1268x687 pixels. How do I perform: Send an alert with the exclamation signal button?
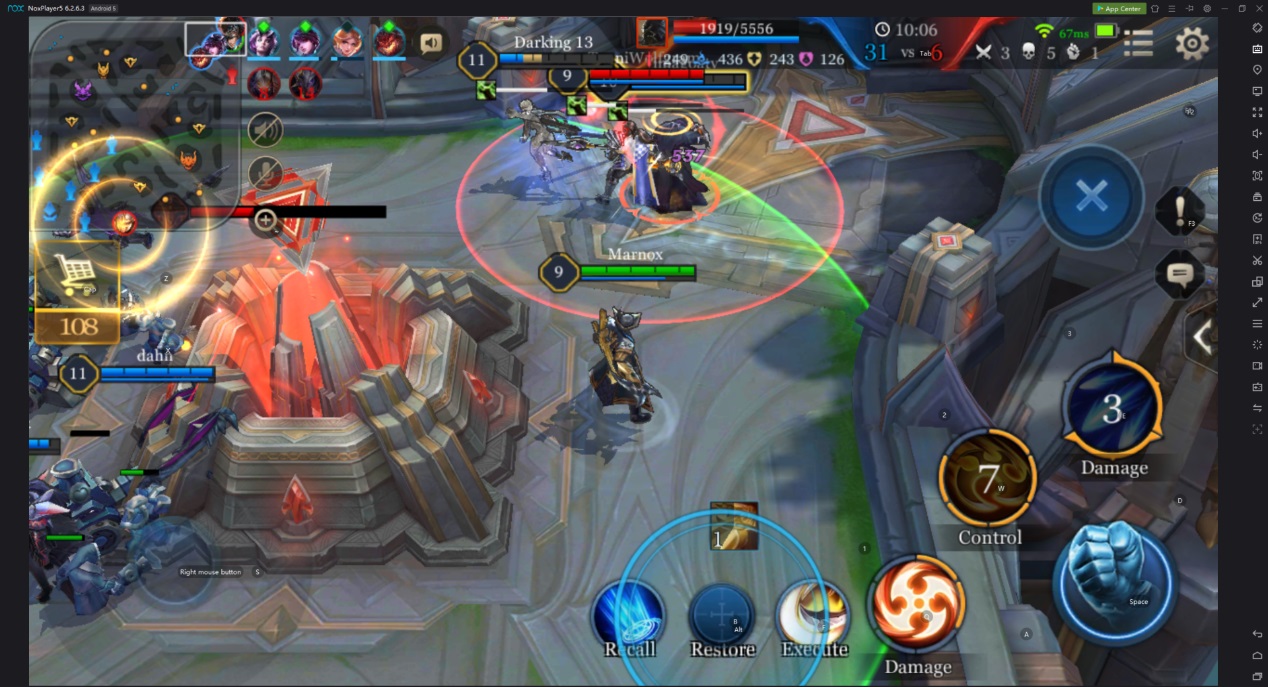tap(1179, 212)
